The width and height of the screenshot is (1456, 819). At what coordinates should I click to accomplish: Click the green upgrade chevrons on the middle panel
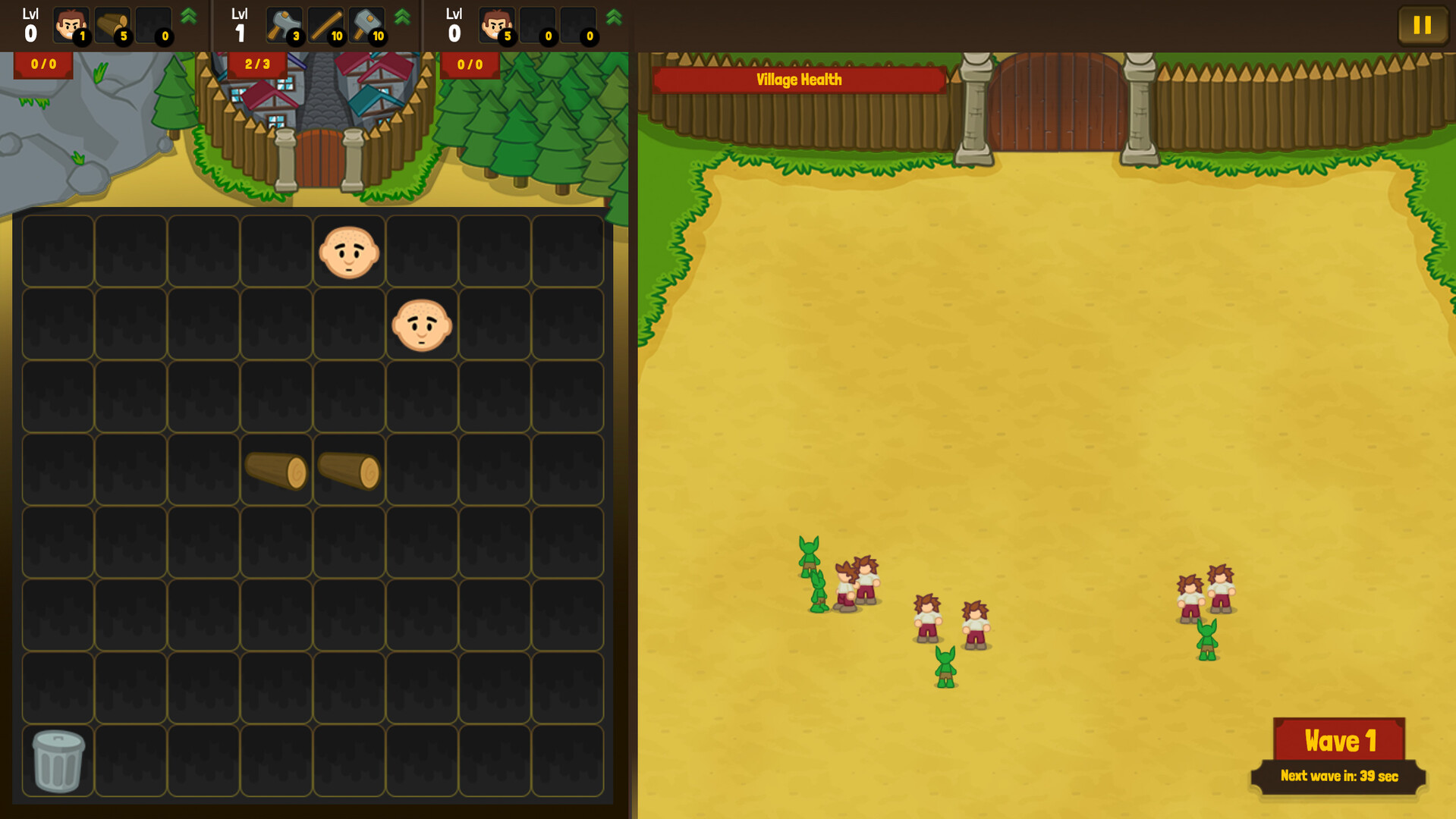403,17
